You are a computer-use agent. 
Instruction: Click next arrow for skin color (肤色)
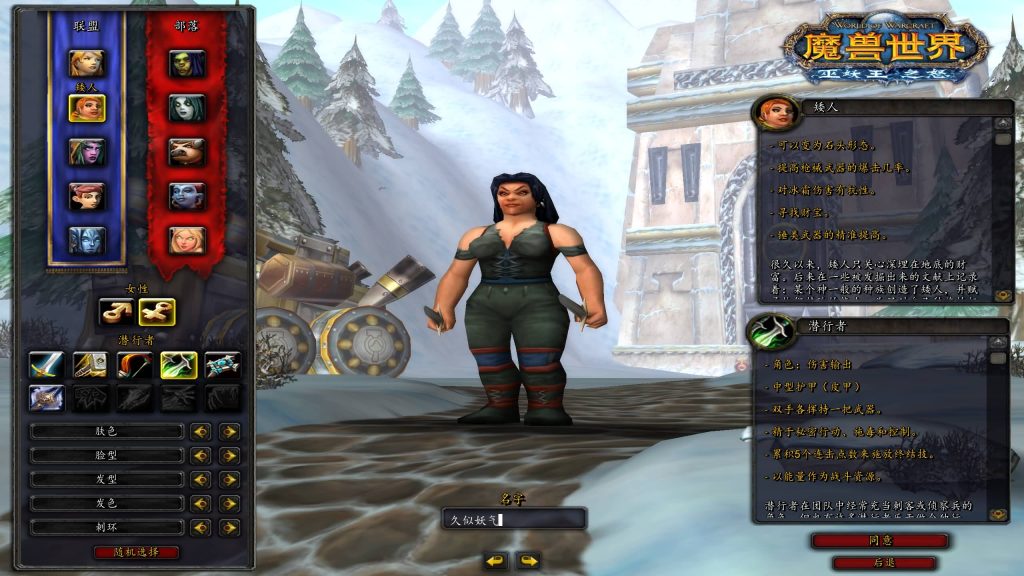click(230, 431)
